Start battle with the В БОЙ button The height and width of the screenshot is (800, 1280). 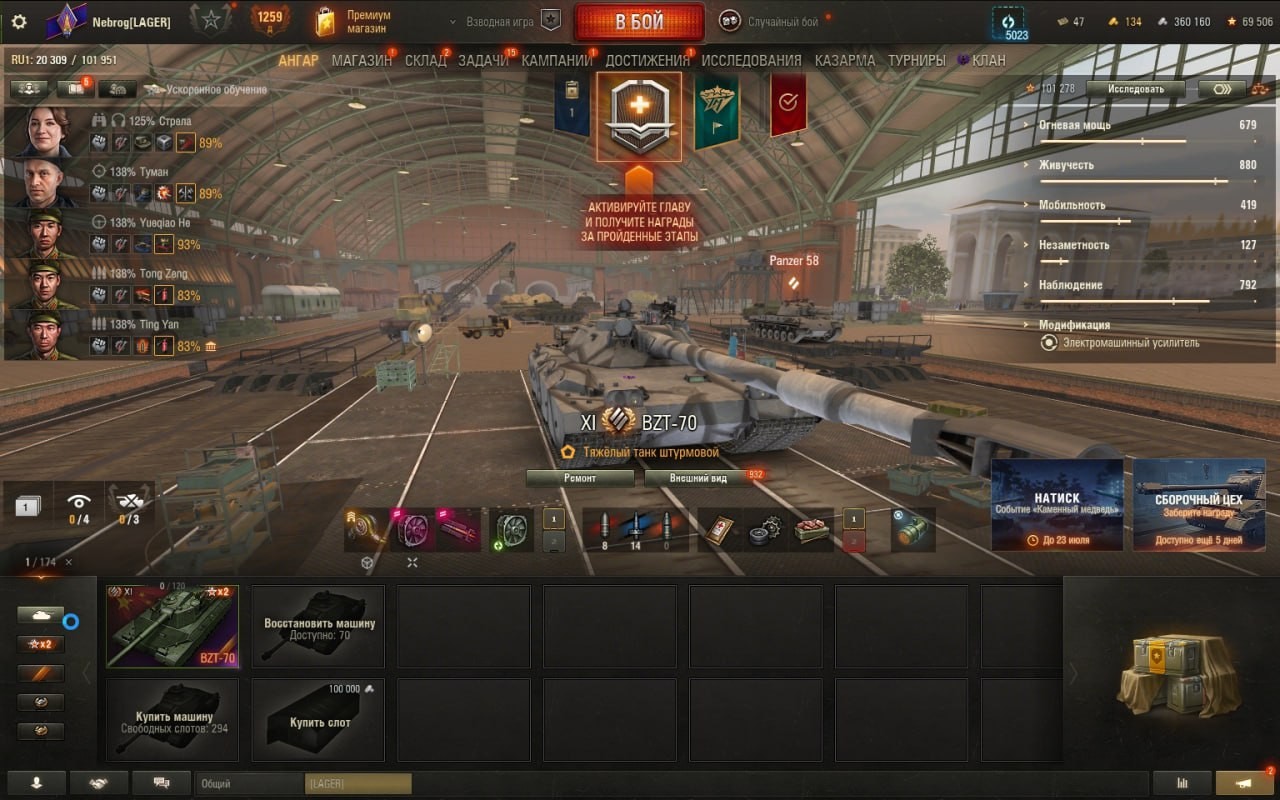tap(639, 22)
